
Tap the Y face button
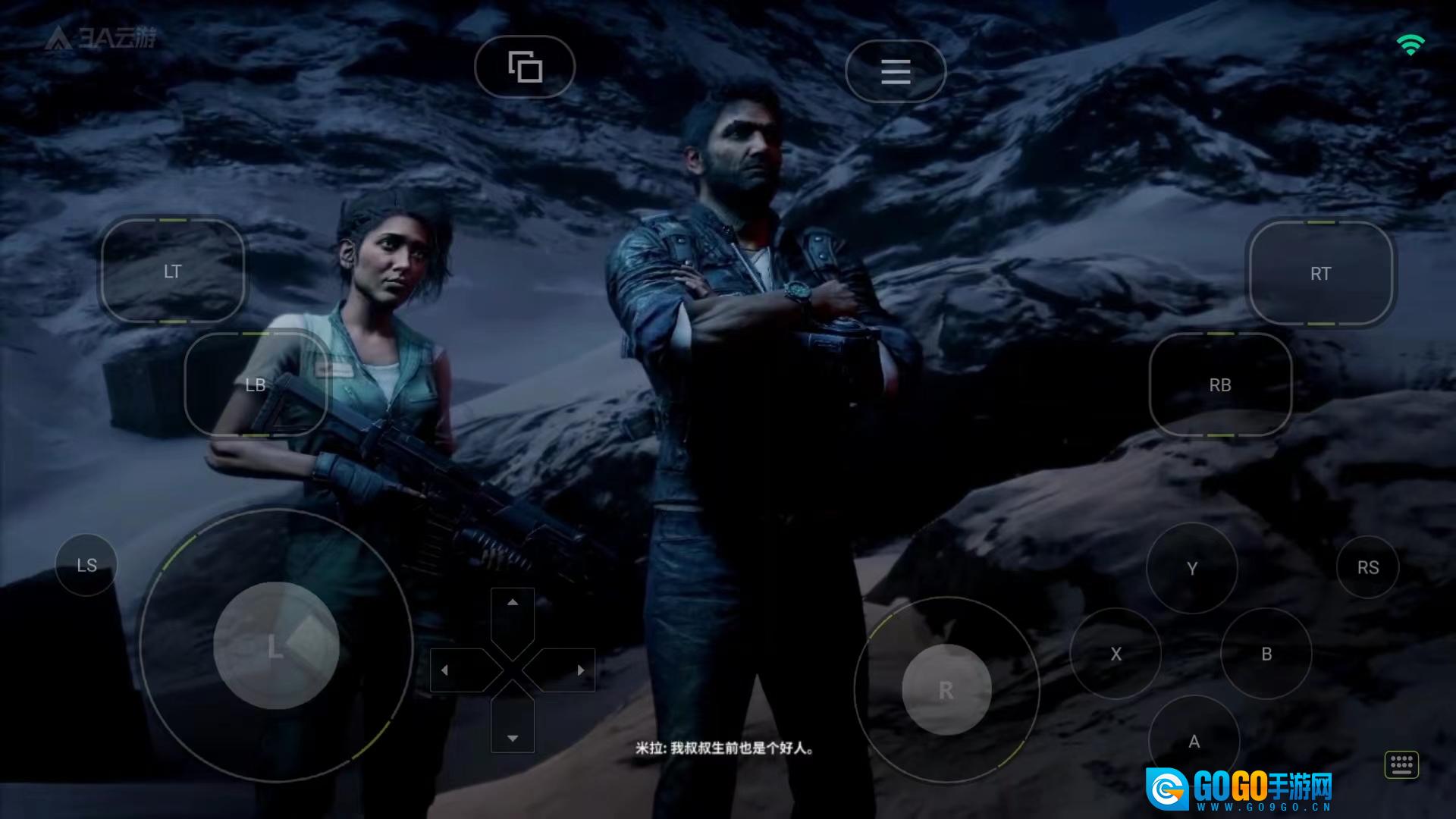(x=1192, y=568)
